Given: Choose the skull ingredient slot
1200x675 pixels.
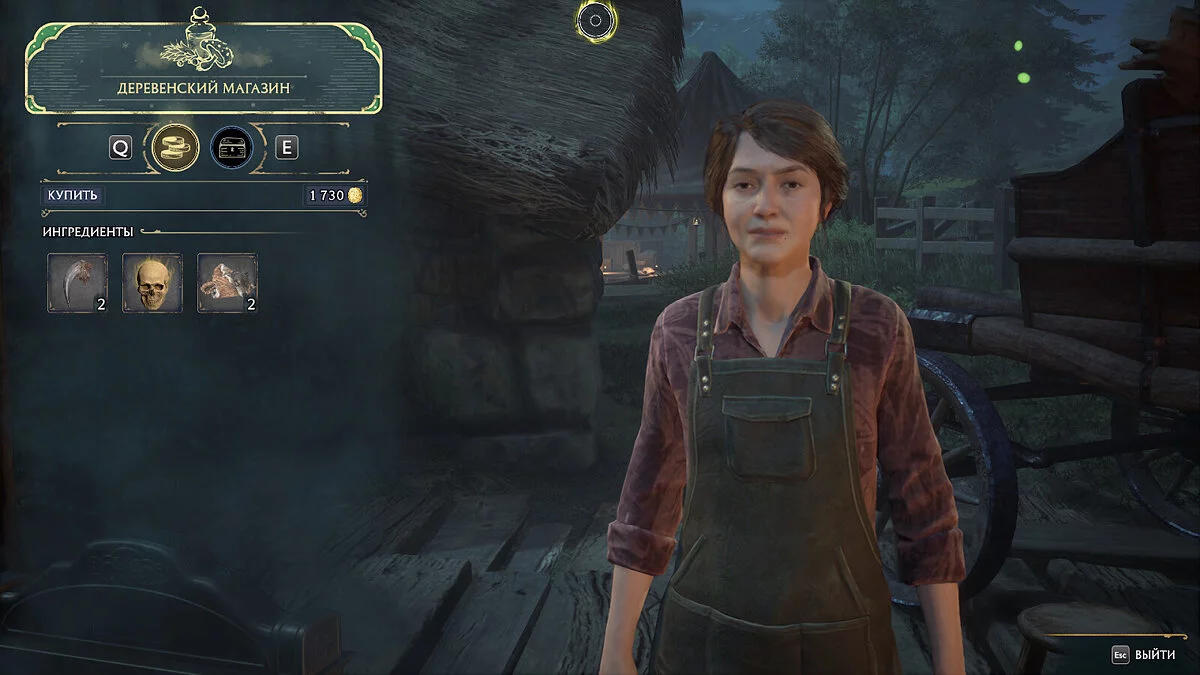Looking at the screenshot, I should 152,283.
